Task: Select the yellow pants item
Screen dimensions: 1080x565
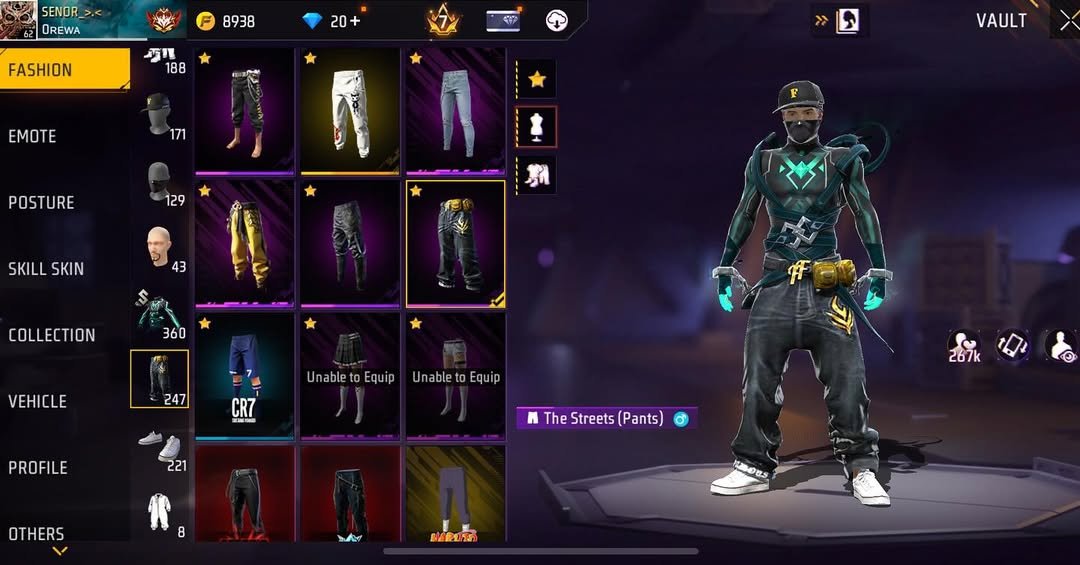Action: pyautogui.click(x=244, y=242)
